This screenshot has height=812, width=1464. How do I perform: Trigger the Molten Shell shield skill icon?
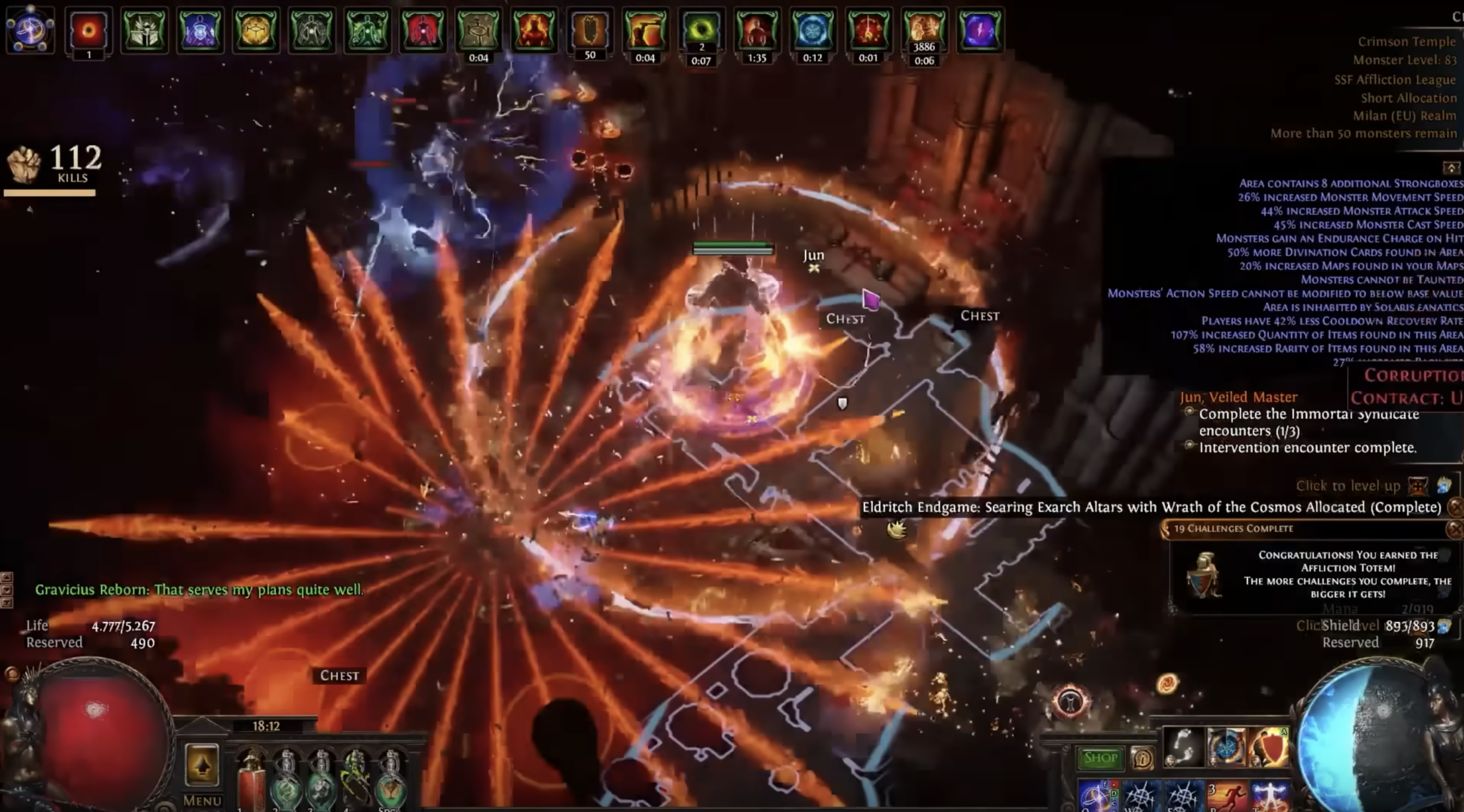click(1271, 746)
